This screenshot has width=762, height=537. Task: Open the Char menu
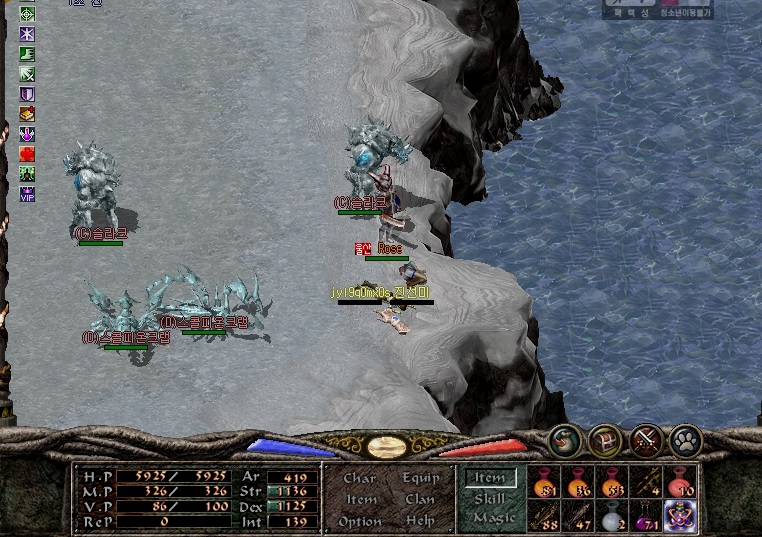pos(360,478)
